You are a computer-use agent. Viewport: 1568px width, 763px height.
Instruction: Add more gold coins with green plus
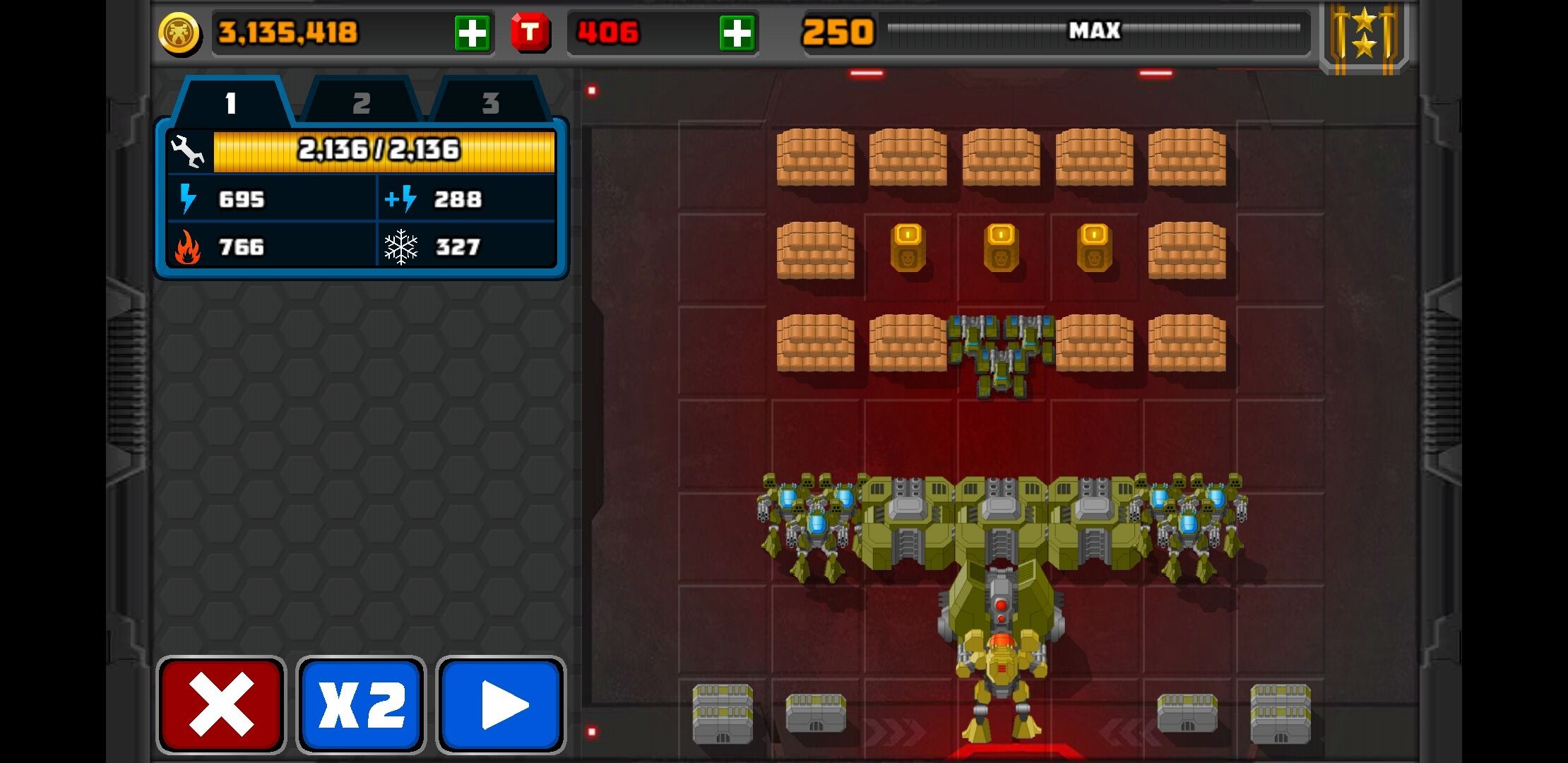(x=472, y=33)
